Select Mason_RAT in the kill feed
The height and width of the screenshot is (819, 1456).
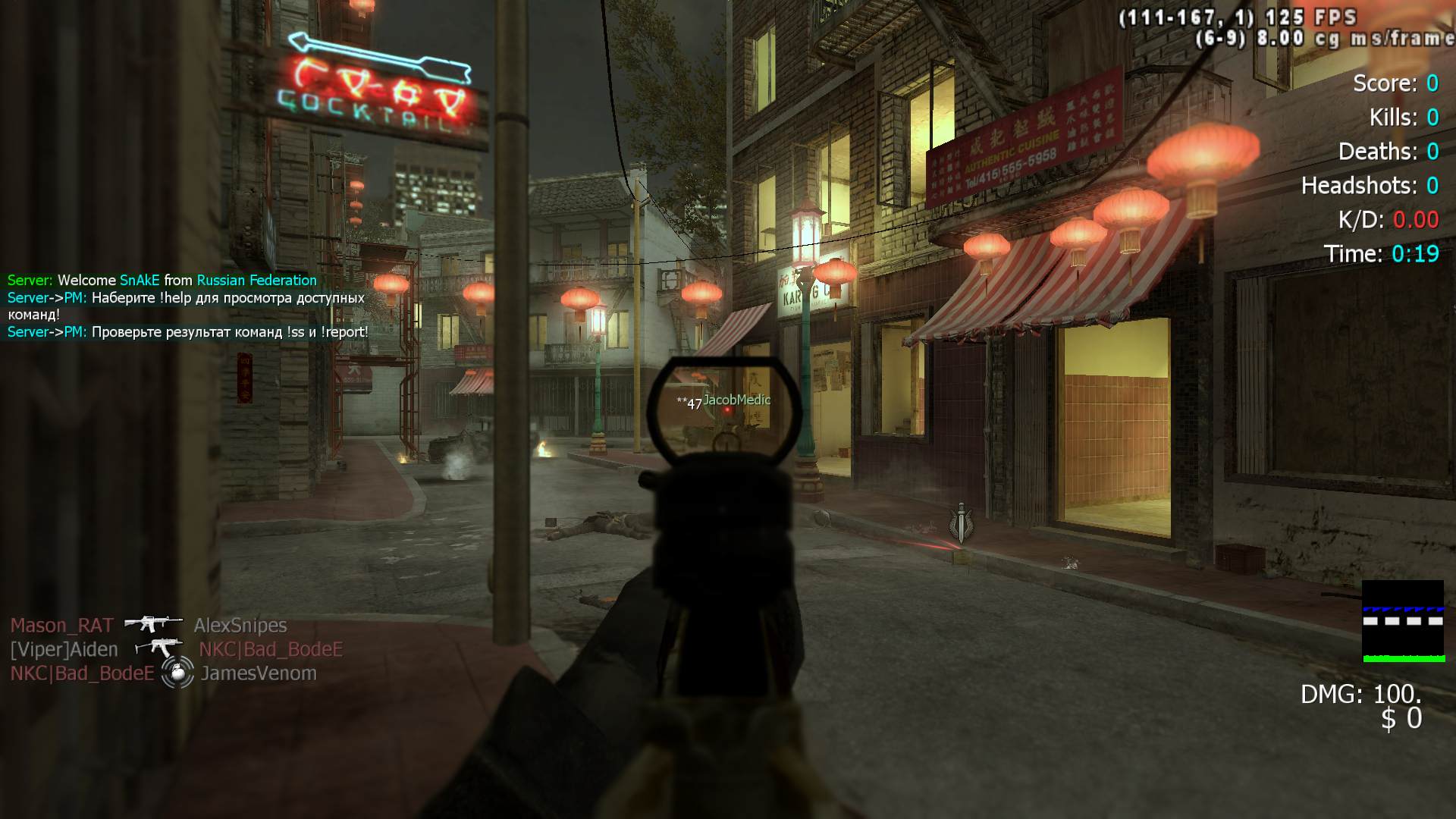[61, 626]
